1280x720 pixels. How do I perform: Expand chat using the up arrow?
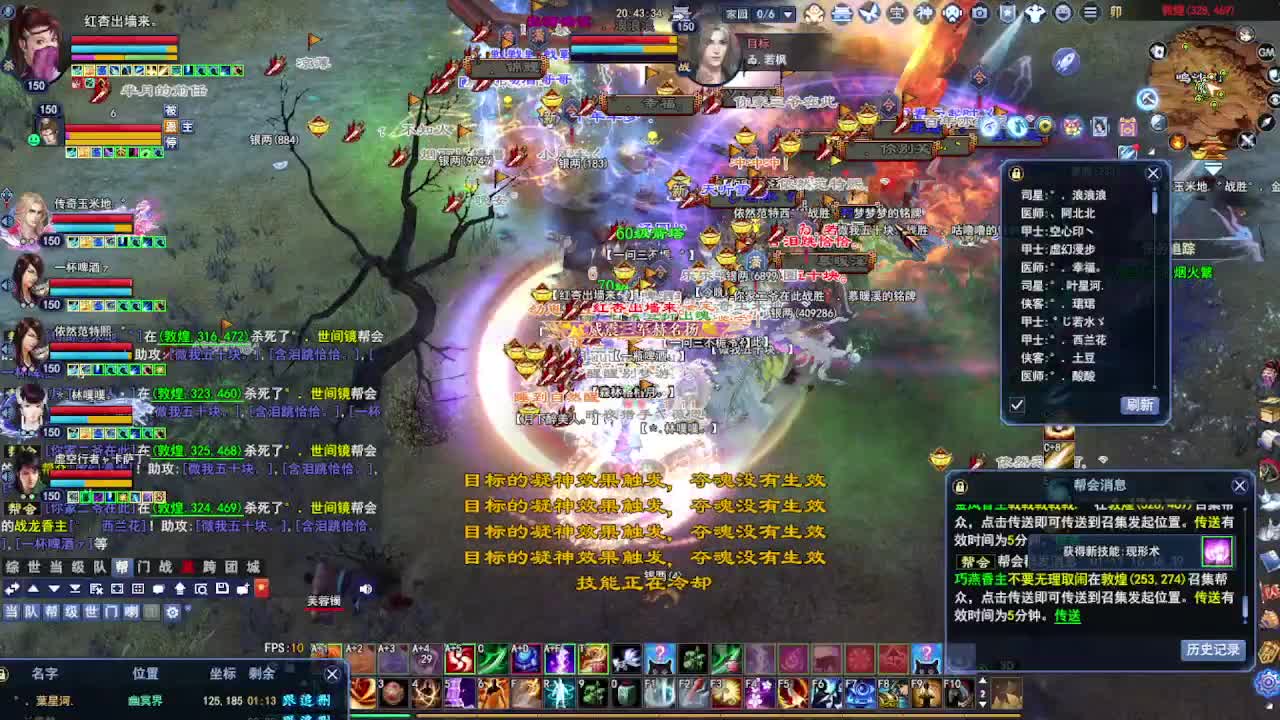(x=33, y=588)
